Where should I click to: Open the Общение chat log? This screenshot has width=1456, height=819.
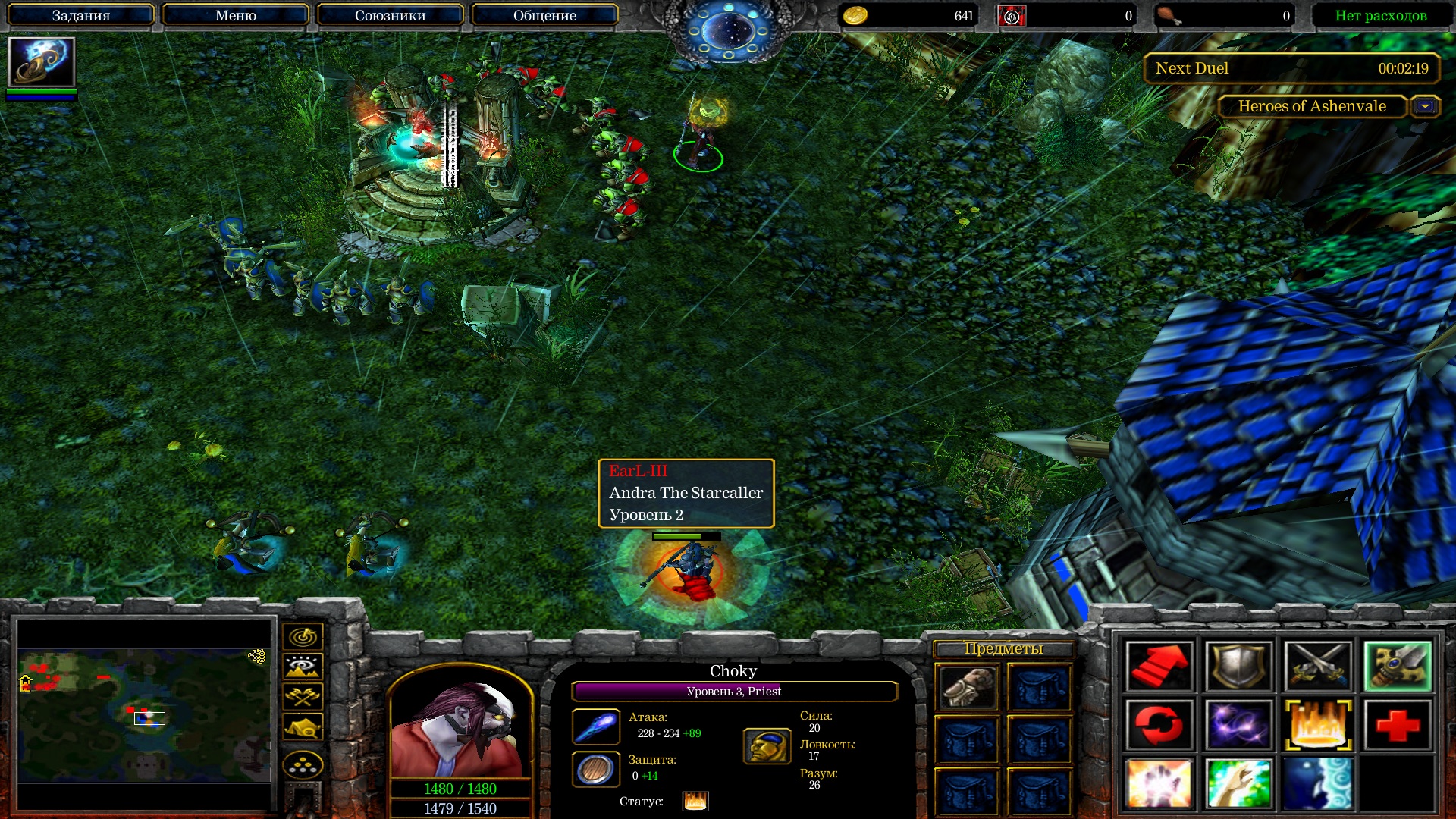544,15
